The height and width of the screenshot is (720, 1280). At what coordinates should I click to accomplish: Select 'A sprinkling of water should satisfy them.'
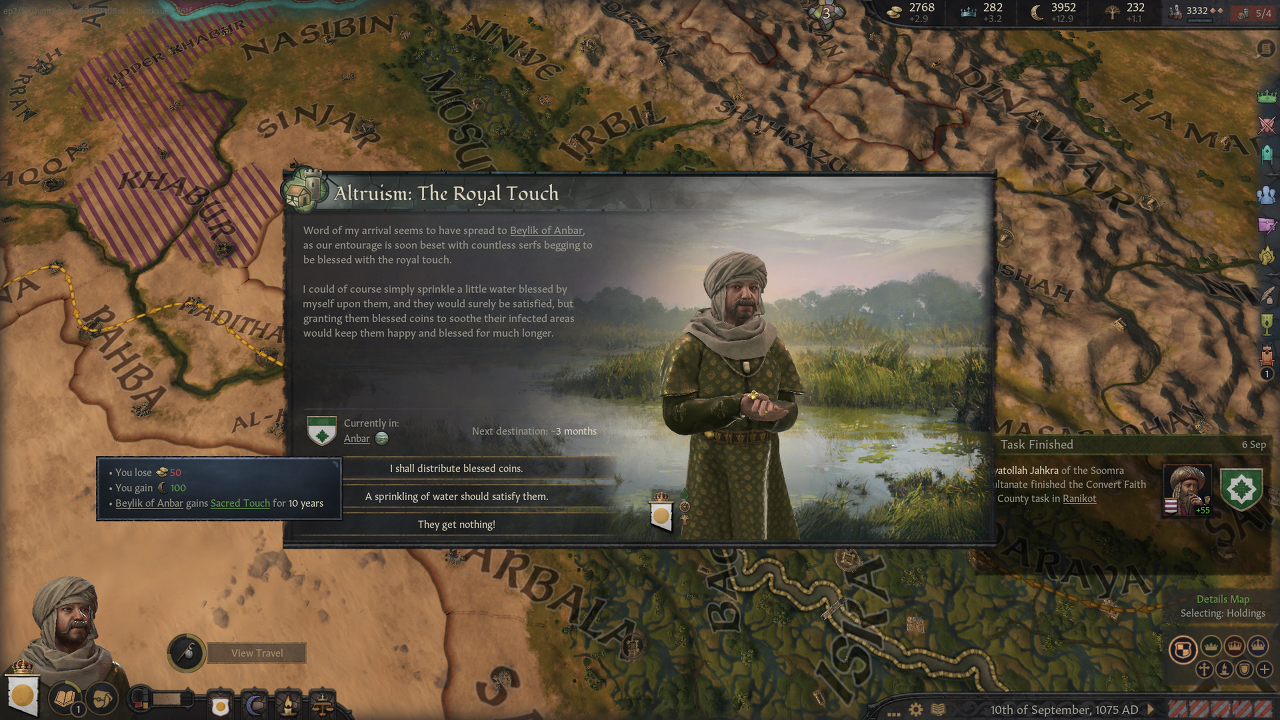point(456,496)
